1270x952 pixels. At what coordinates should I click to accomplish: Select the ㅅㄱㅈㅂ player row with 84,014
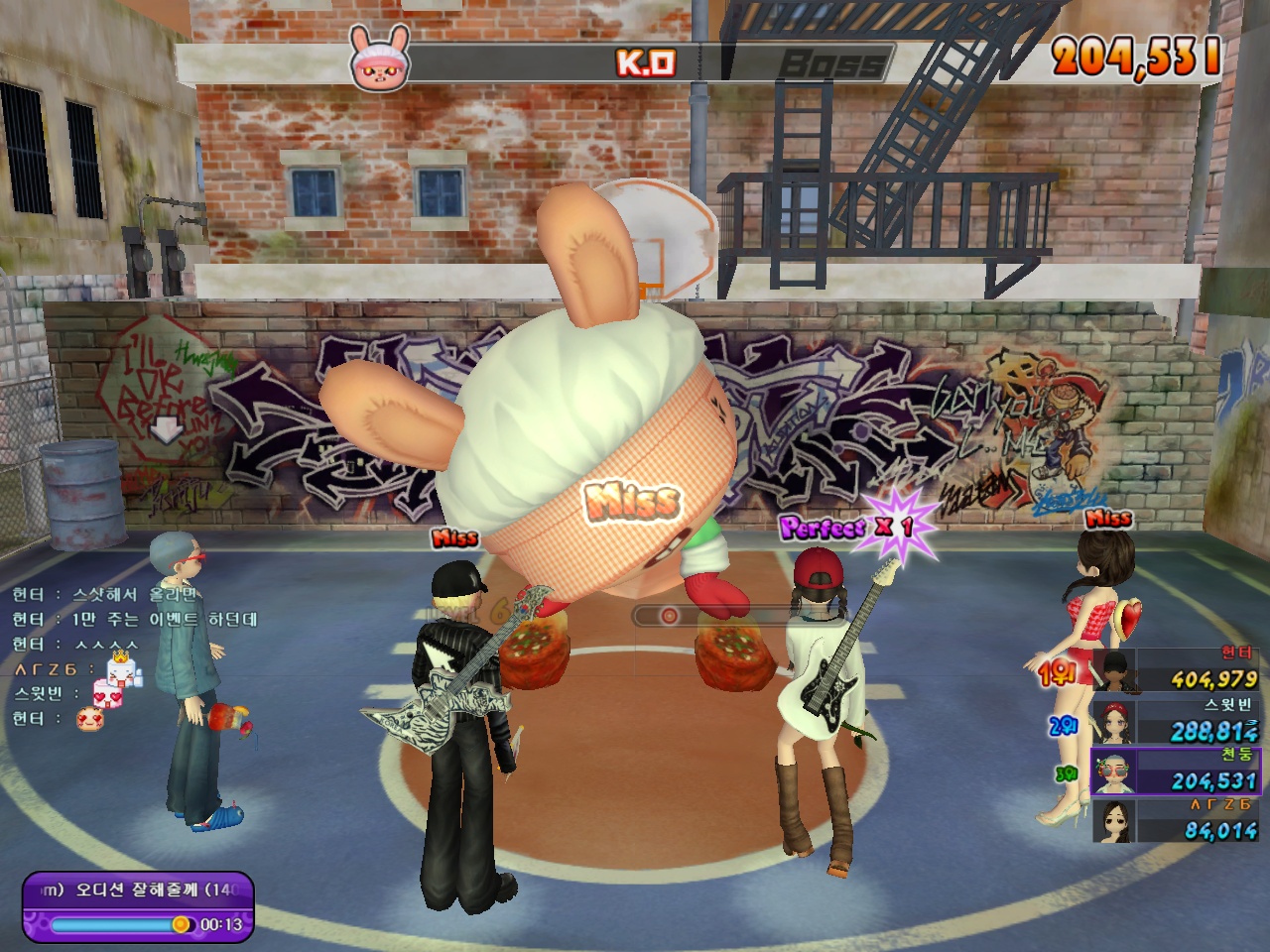1177,821
